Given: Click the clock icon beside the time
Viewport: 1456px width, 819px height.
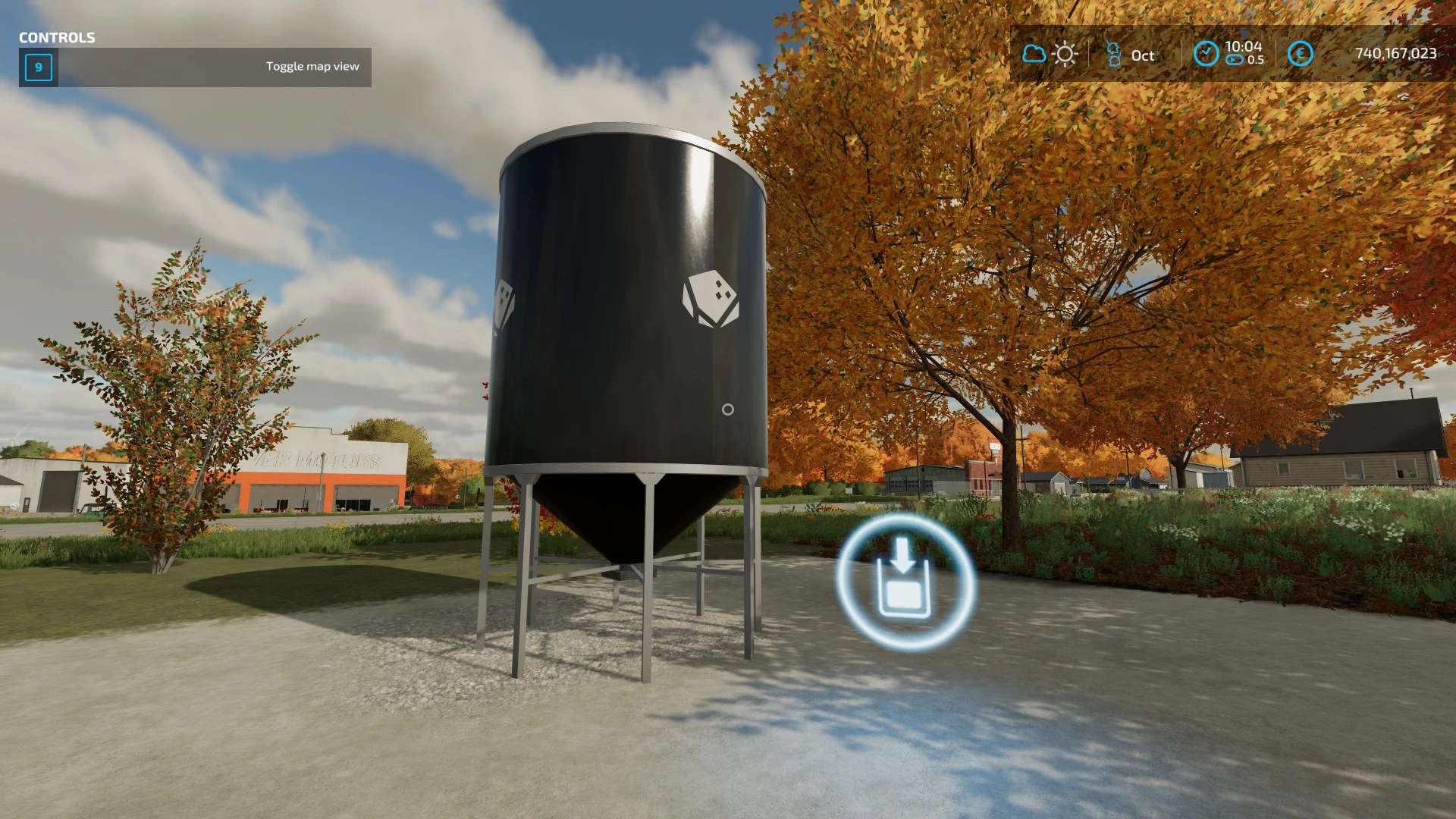Looking at the screenshot, I should 1206,54.
